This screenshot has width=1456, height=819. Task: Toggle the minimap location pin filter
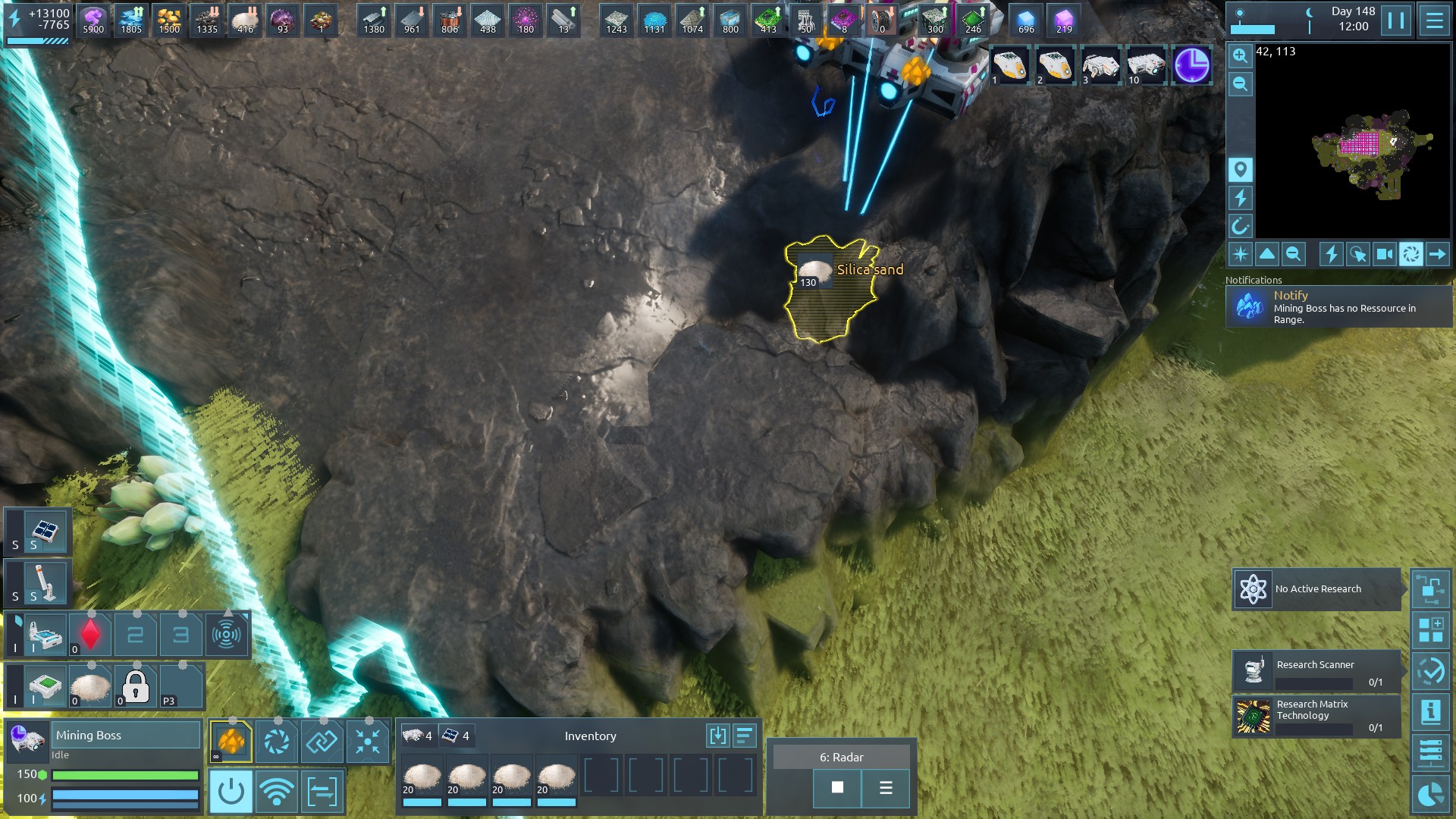click(1240, 169)
